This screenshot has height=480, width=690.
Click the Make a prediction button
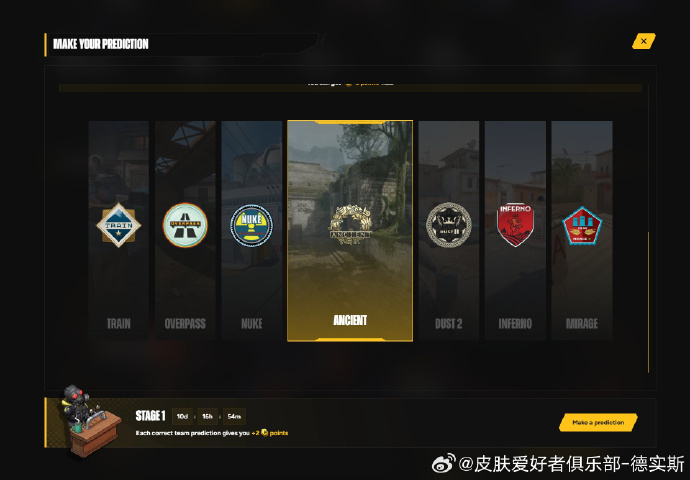[598, 422]
